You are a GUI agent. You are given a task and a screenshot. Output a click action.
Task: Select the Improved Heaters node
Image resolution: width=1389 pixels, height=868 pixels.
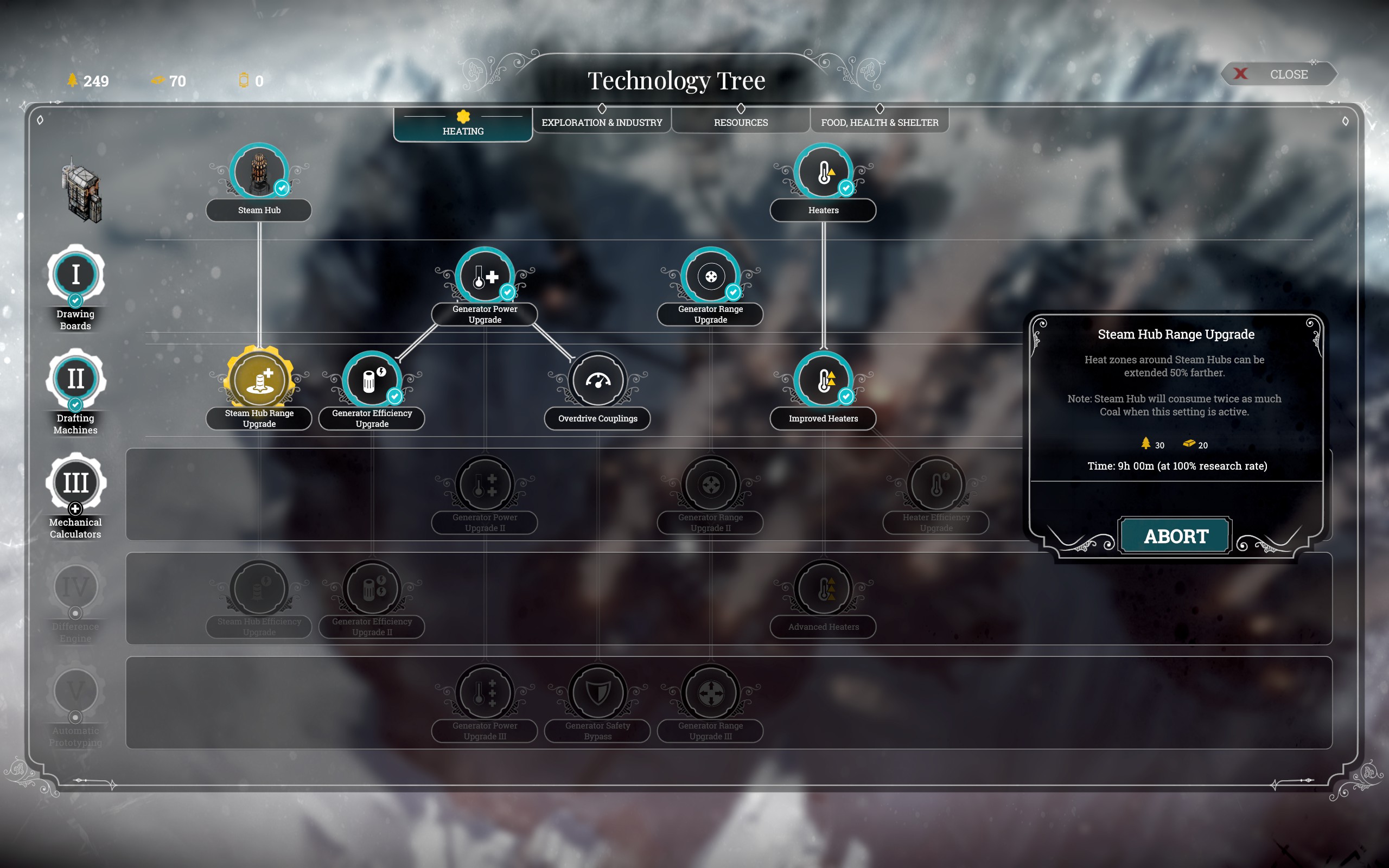tap(823, 380)
